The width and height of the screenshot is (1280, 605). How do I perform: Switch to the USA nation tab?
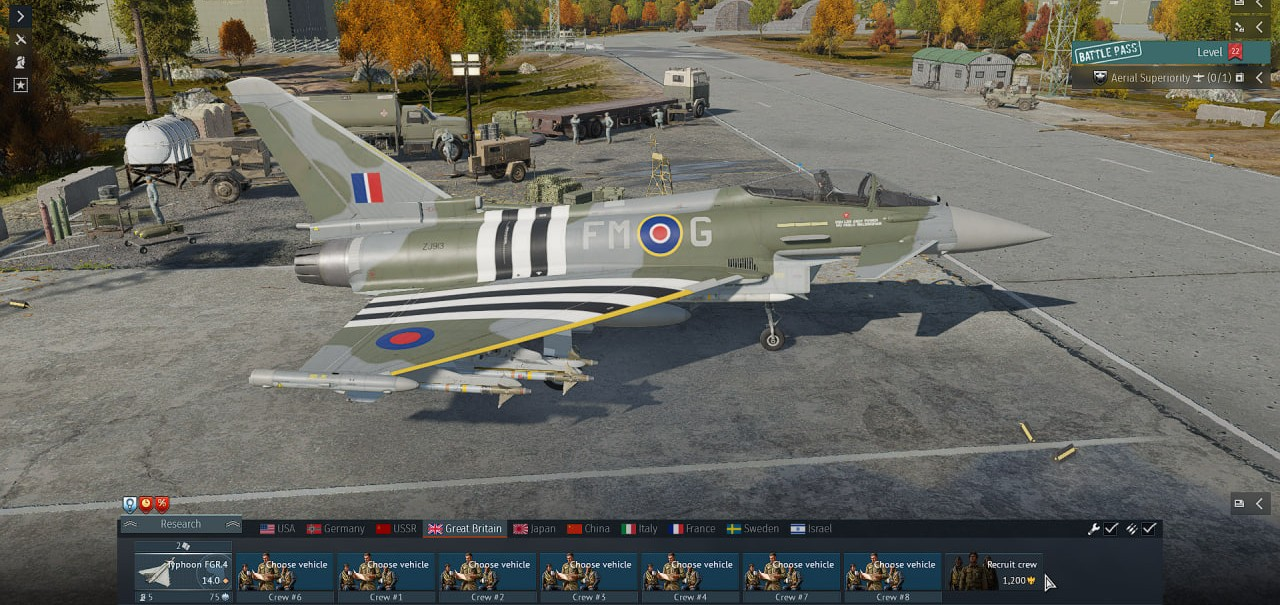coord(278,529)
